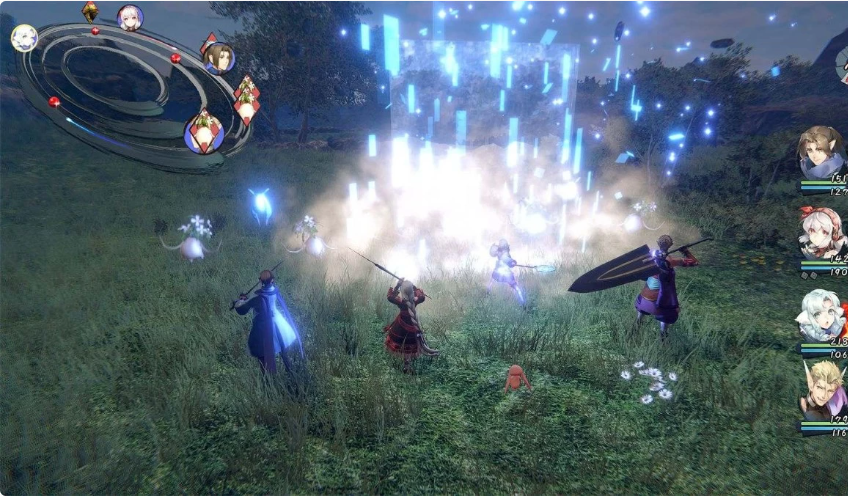
Task: Select the silver-haired girl turn-order icon
Action: click(x=130, y=17)
